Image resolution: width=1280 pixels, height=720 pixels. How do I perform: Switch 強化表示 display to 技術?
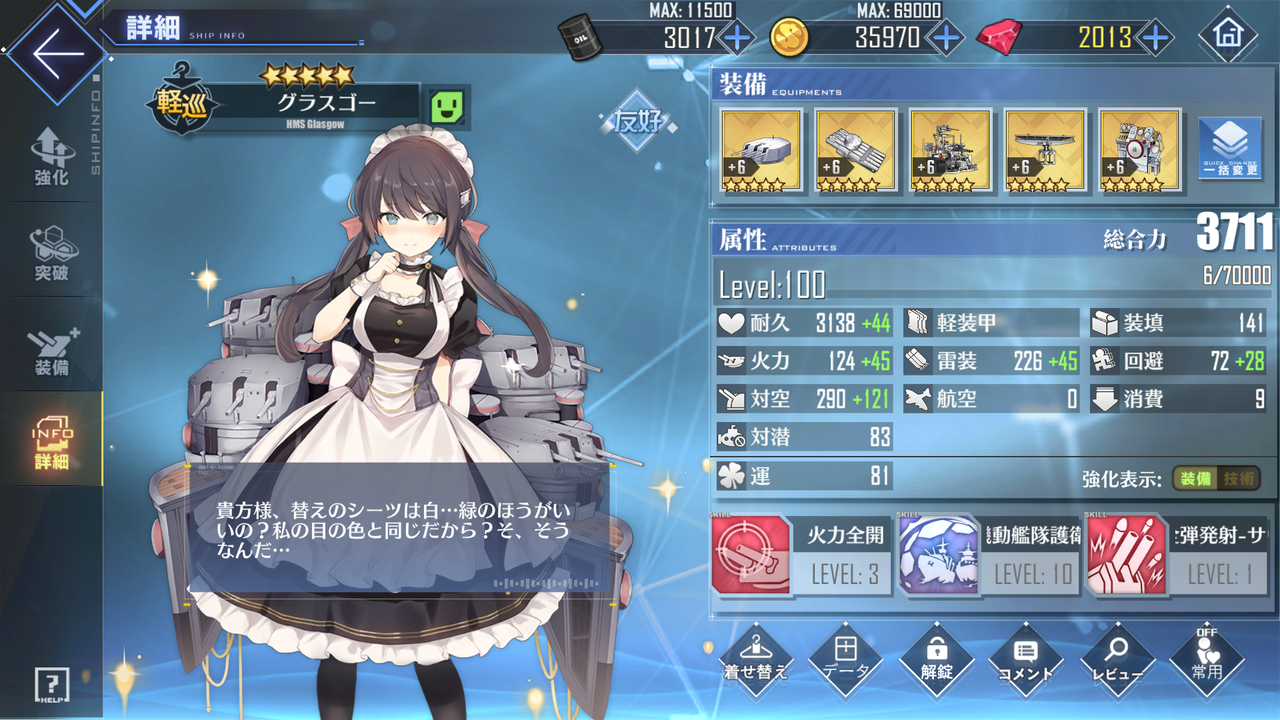click(1236, 479)
